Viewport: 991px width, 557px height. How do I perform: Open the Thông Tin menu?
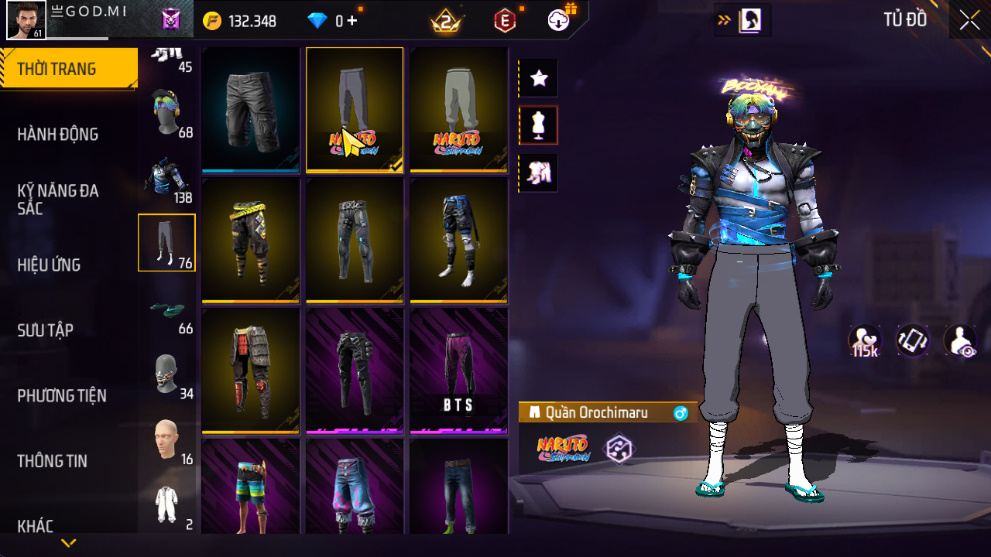[52, 461]
